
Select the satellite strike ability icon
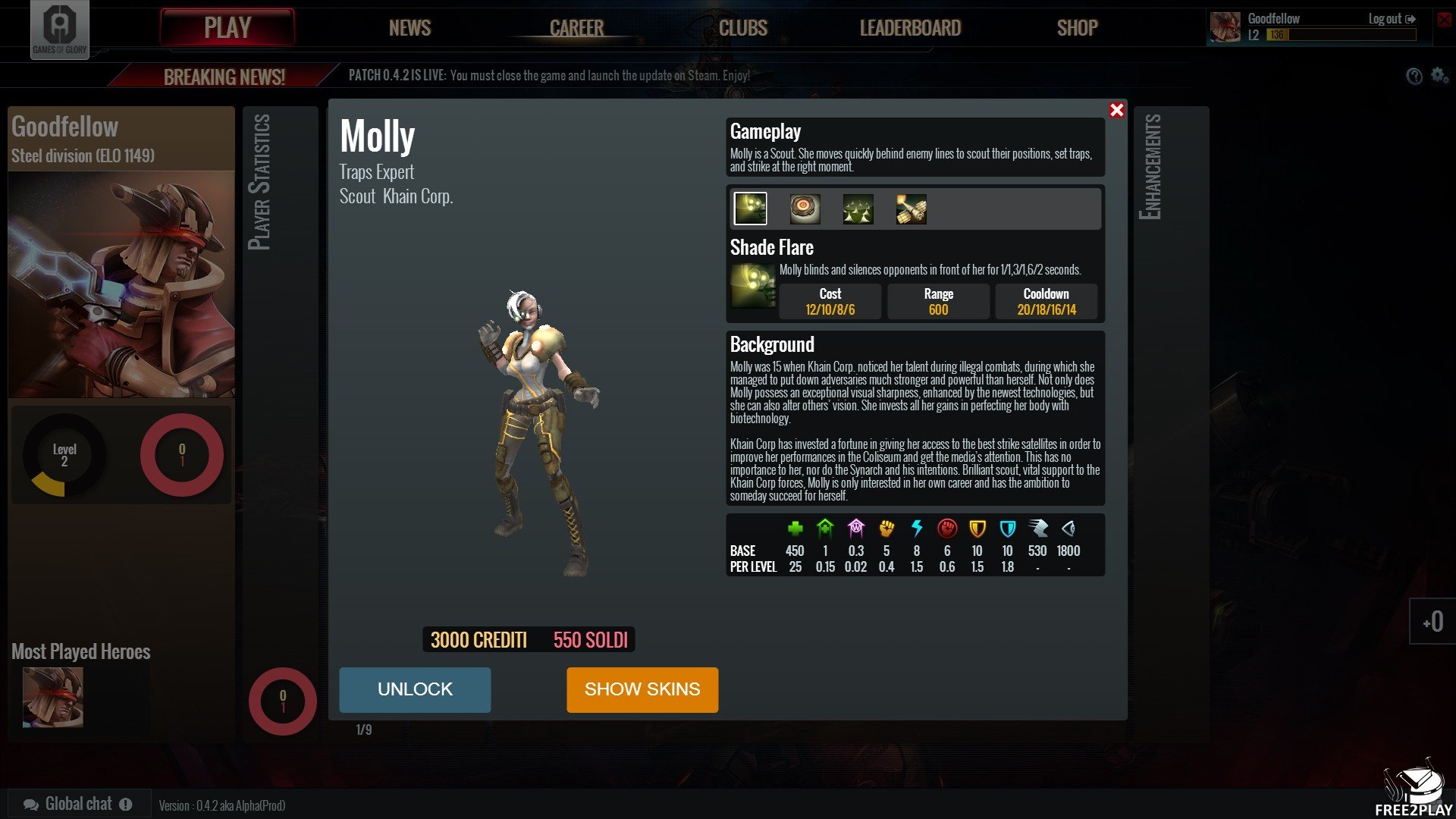tap(911, 209)
